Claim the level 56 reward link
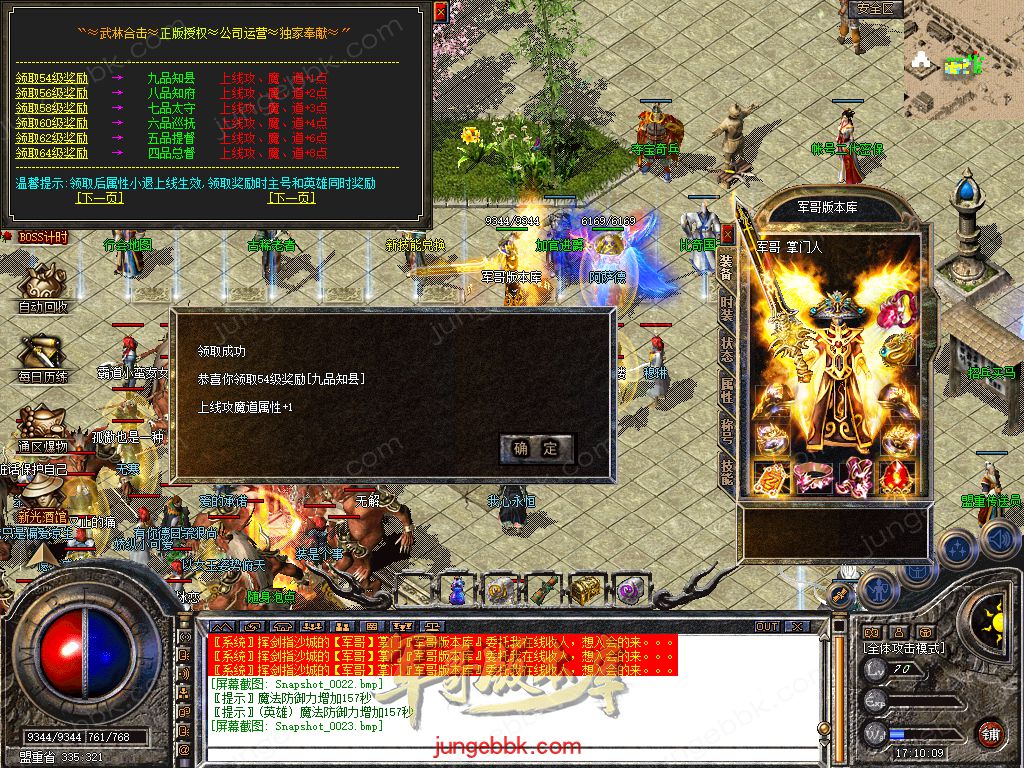The width and height of the screenshot is (1024, 768). tap(52, 93)
